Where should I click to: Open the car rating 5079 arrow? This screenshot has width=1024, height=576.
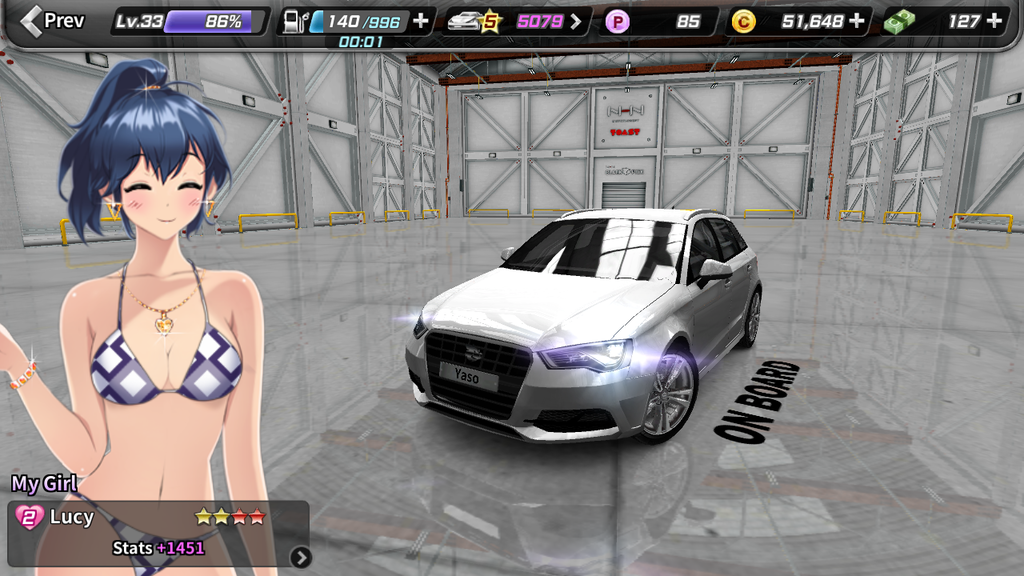tap(576, 21)
